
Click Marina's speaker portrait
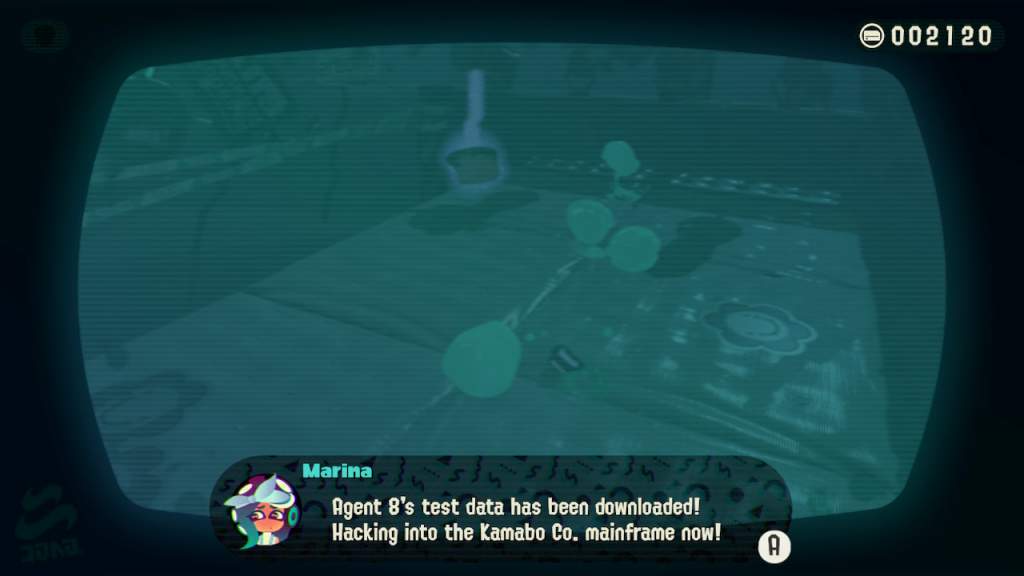(x=262, y=512)
